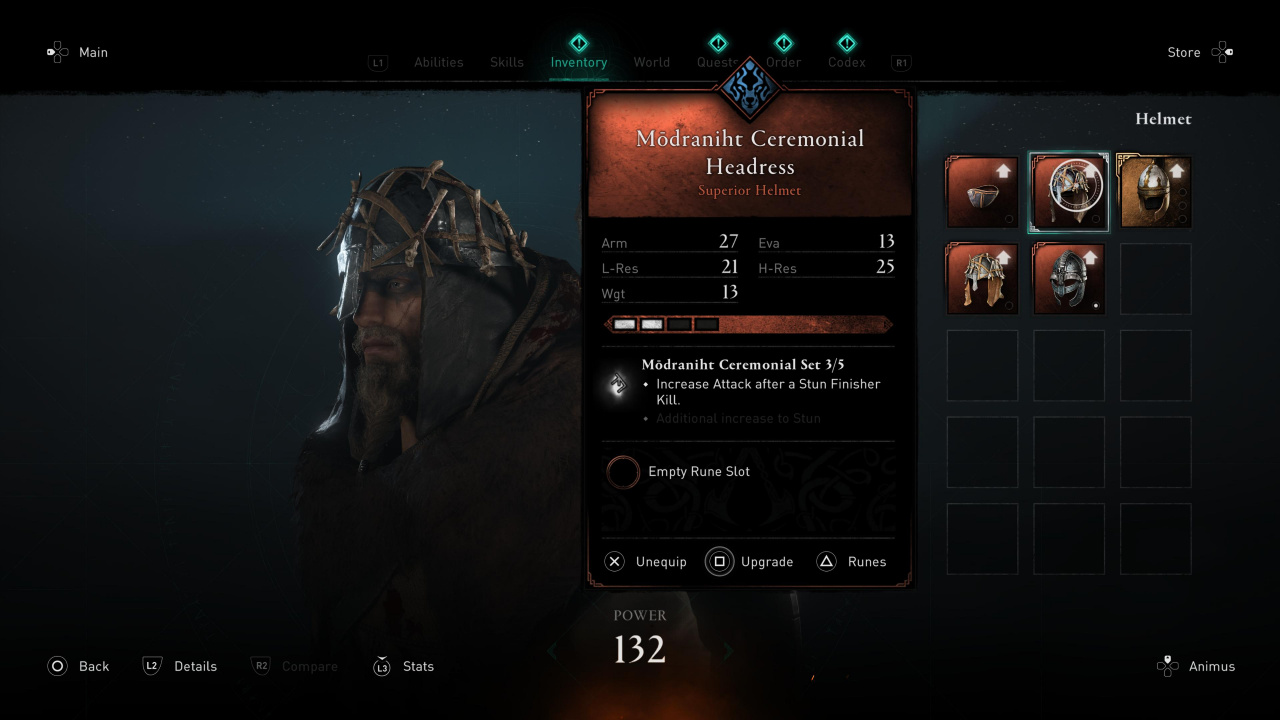1280x720 pixels.
Task: Upgrade the Modraniht Ceremonial Headress
Action: [x=750, y=562]
